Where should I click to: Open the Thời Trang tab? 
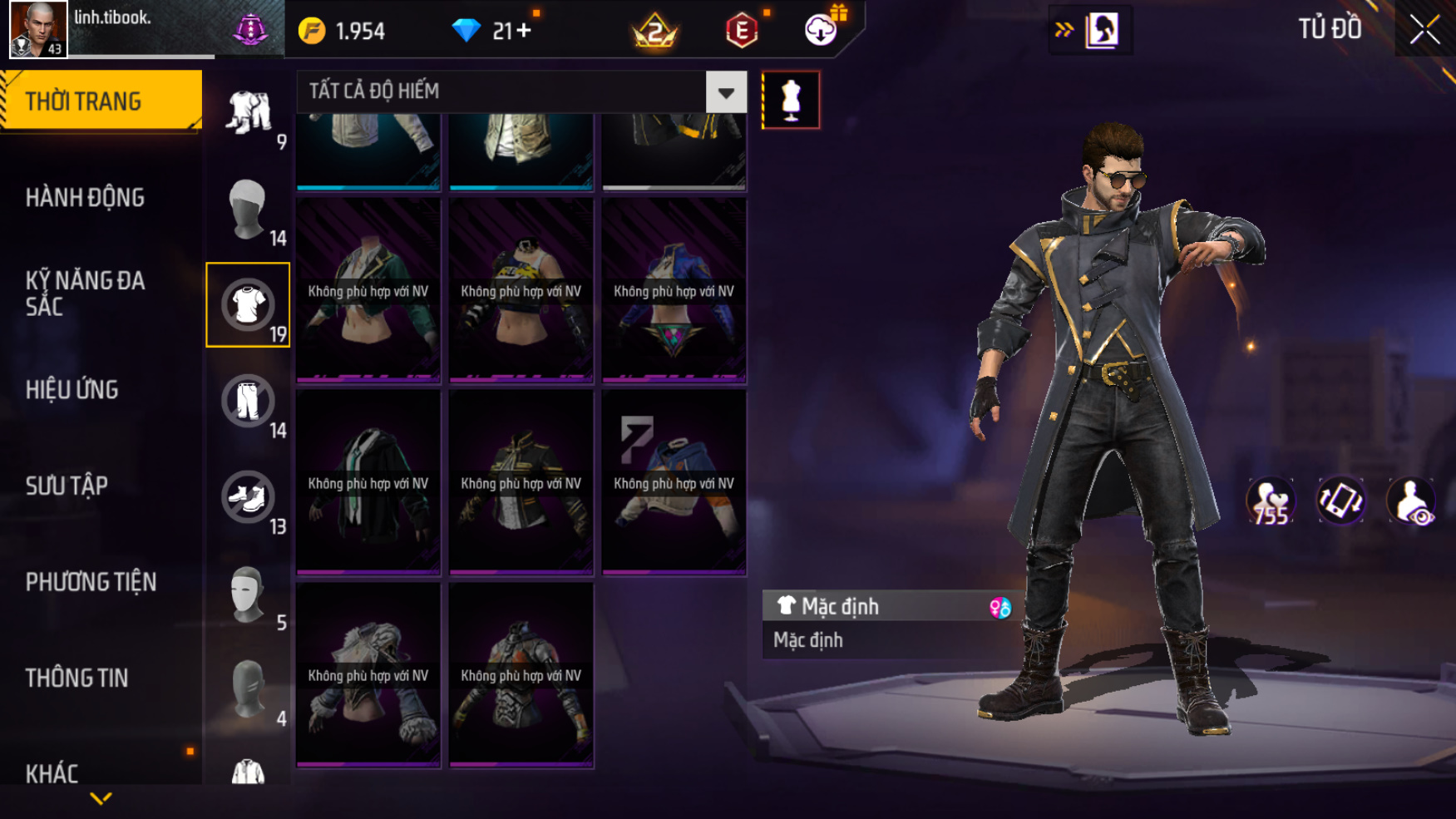point(101,101)
